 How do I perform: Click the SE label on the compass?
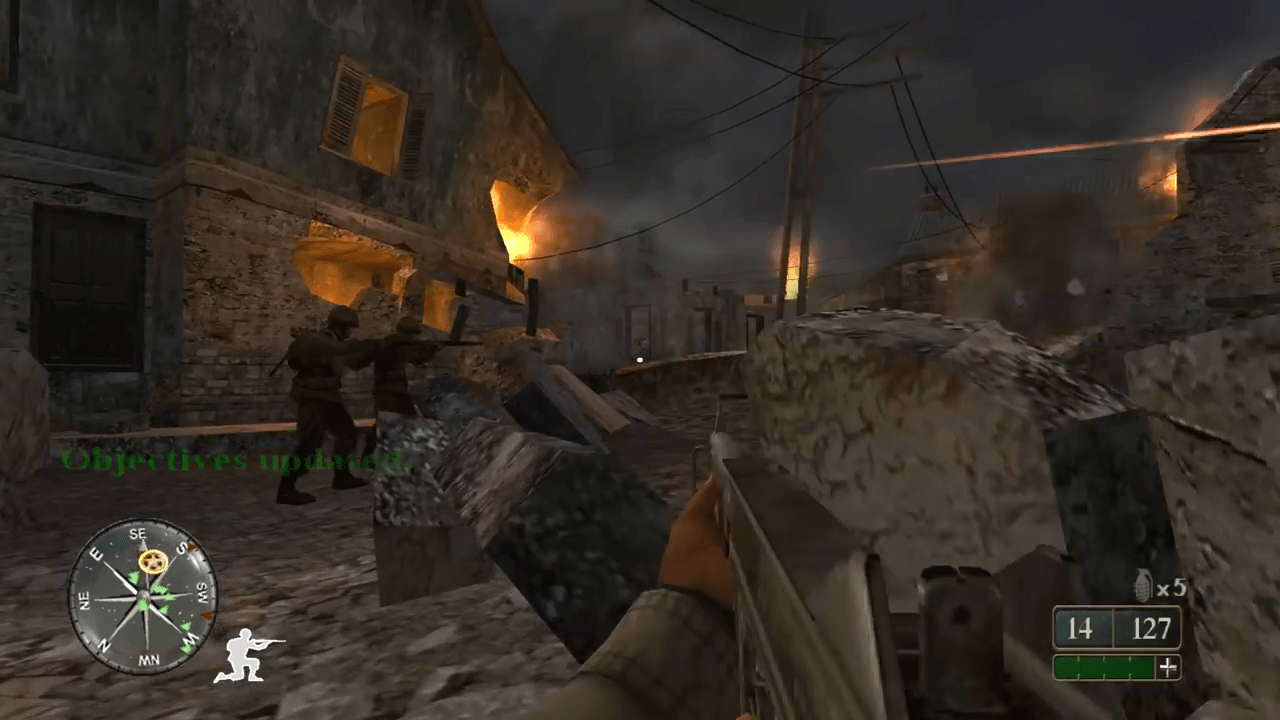tap(139, 533)
